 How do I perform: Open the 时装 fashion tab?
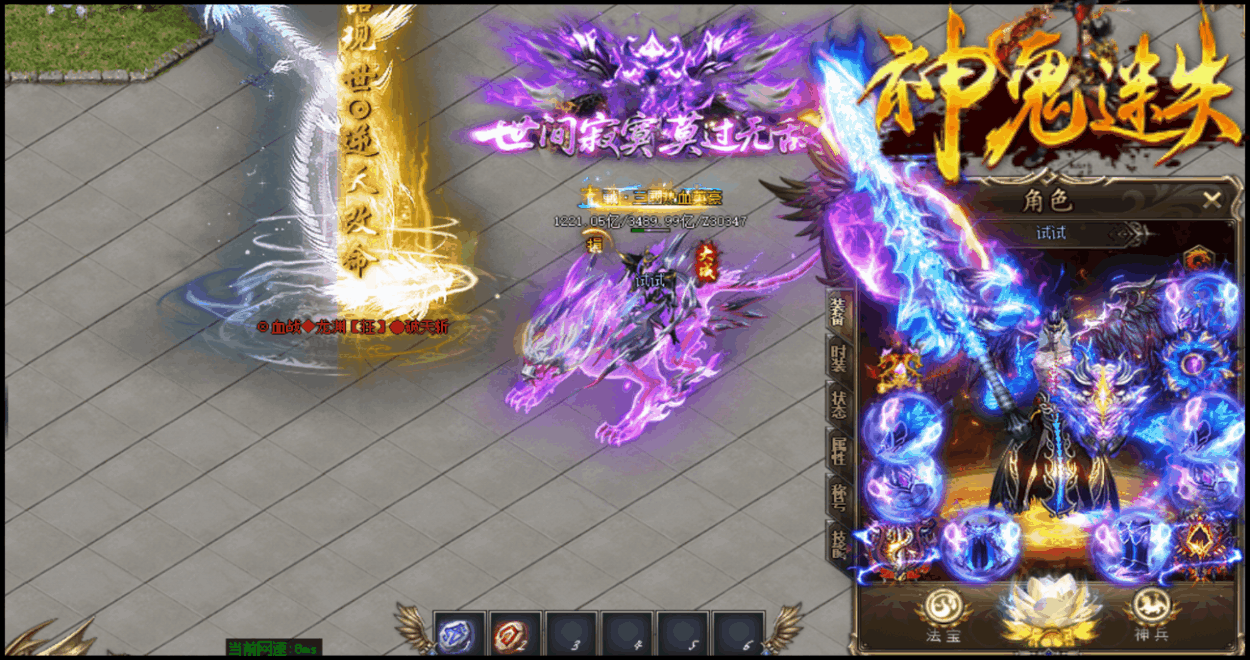[x=838, y=357]
